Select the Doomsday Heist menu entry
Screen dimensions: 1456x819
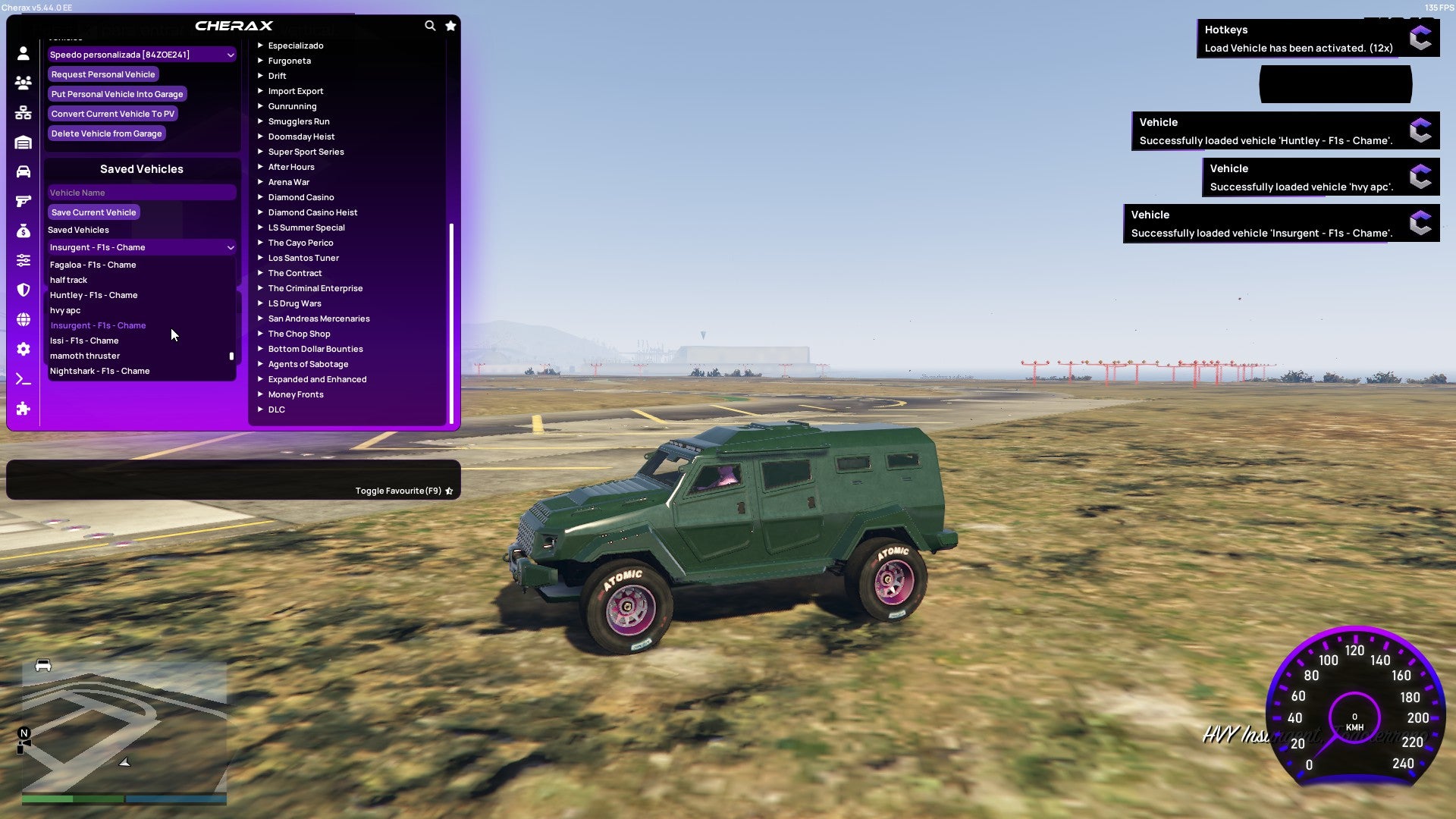coord(300,136)
